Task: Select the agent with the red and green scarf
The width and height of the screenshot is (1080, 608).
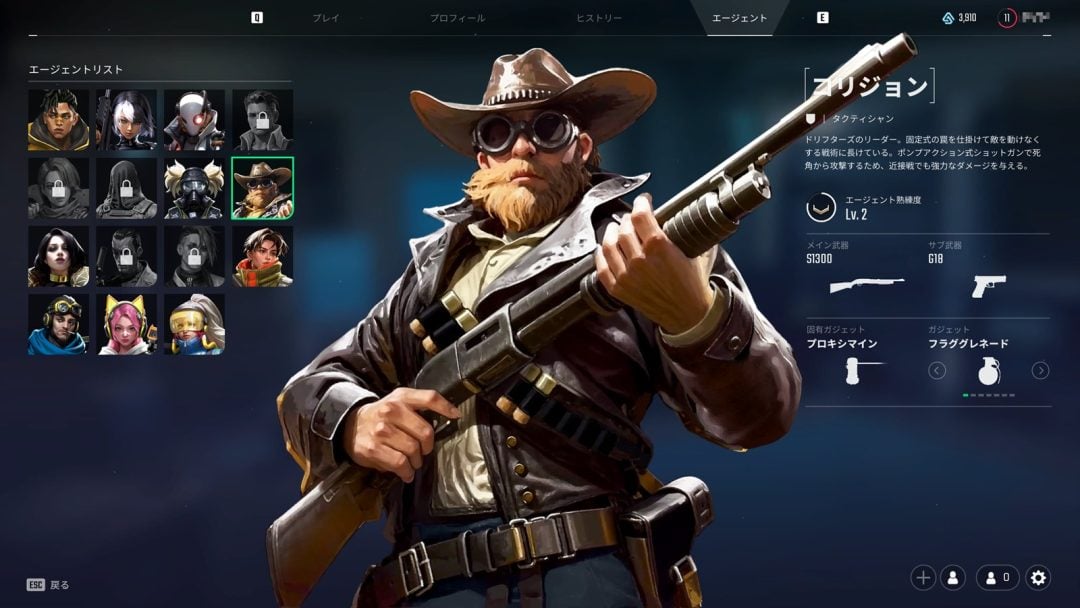Action: (262, 256)
